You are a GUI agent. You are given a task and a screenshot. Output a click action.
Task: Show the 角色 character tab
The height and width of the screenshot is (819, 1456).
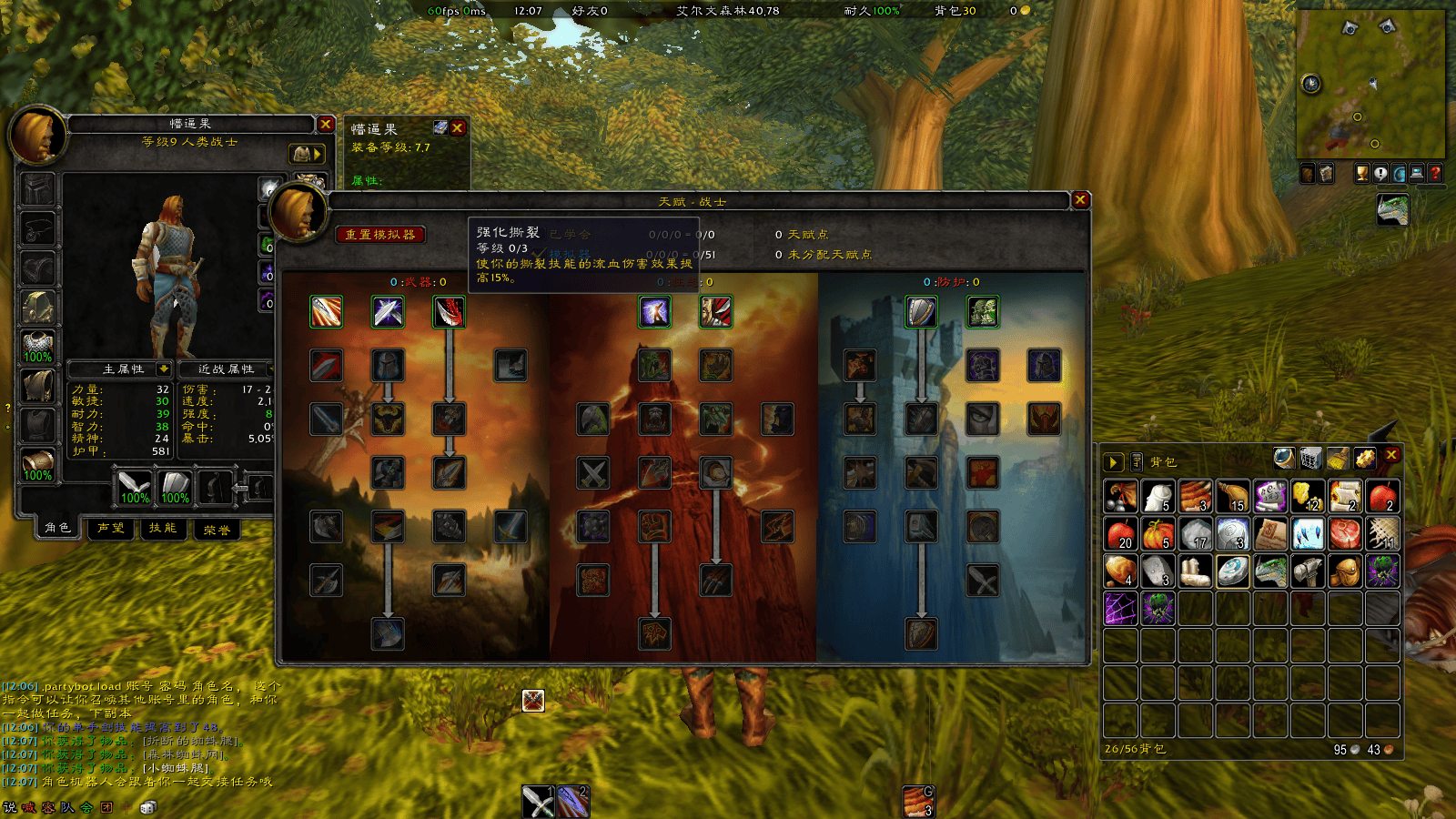point(57,528)
